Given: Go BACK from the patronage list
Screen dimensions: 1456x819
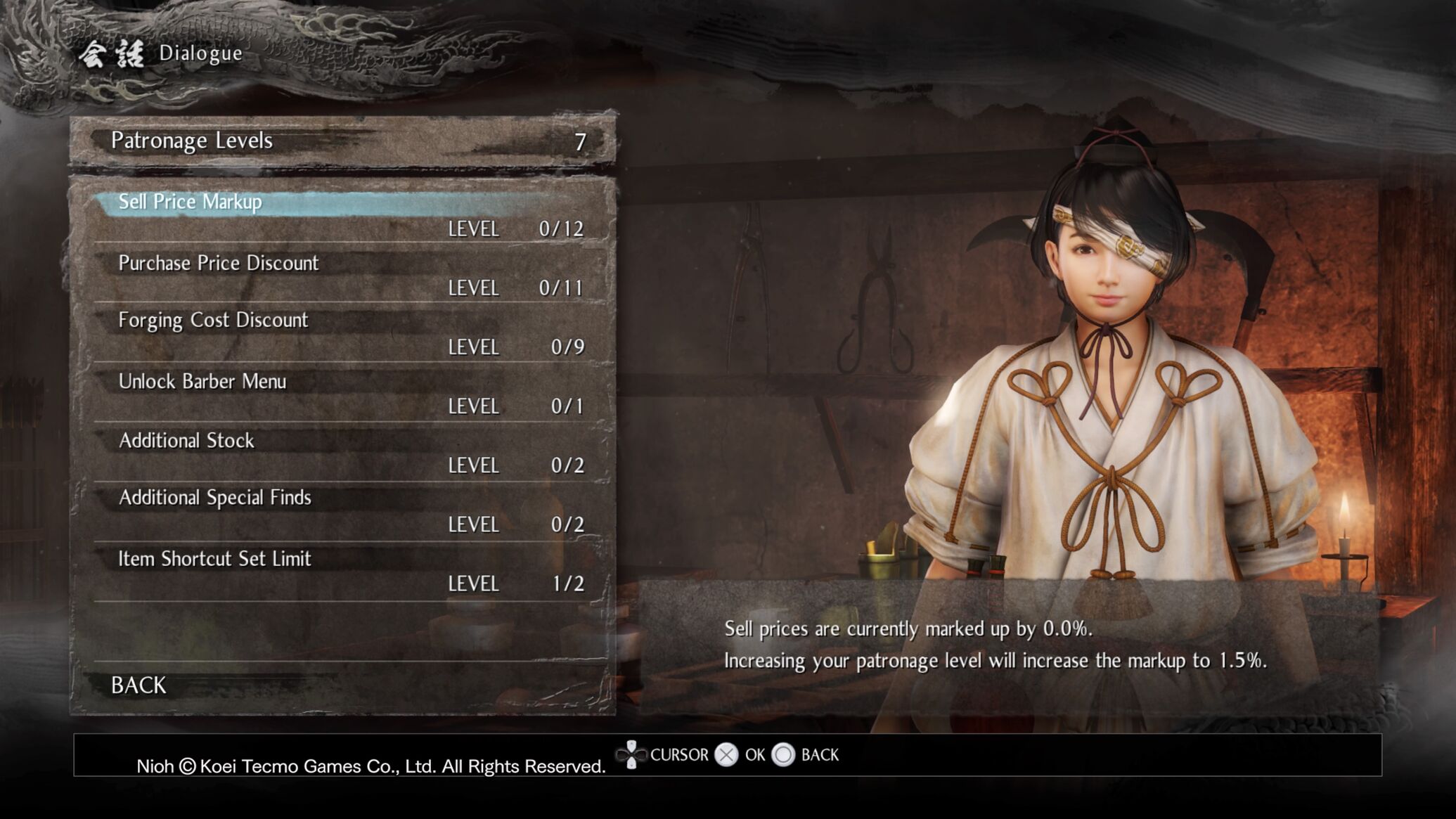Looking at the screenshot, I should (x=138, y=685).
